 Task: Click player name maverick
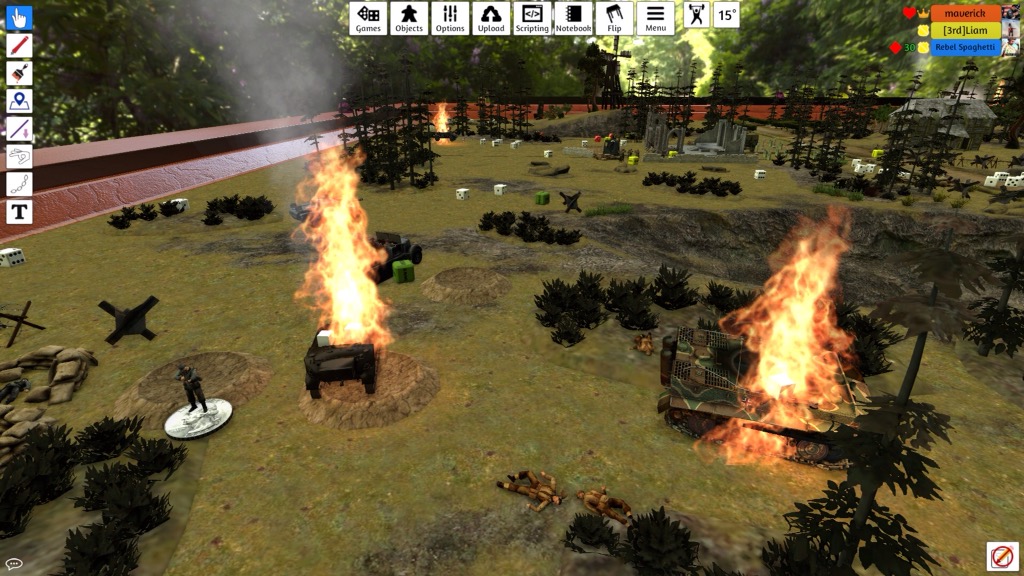pos(965,14)
